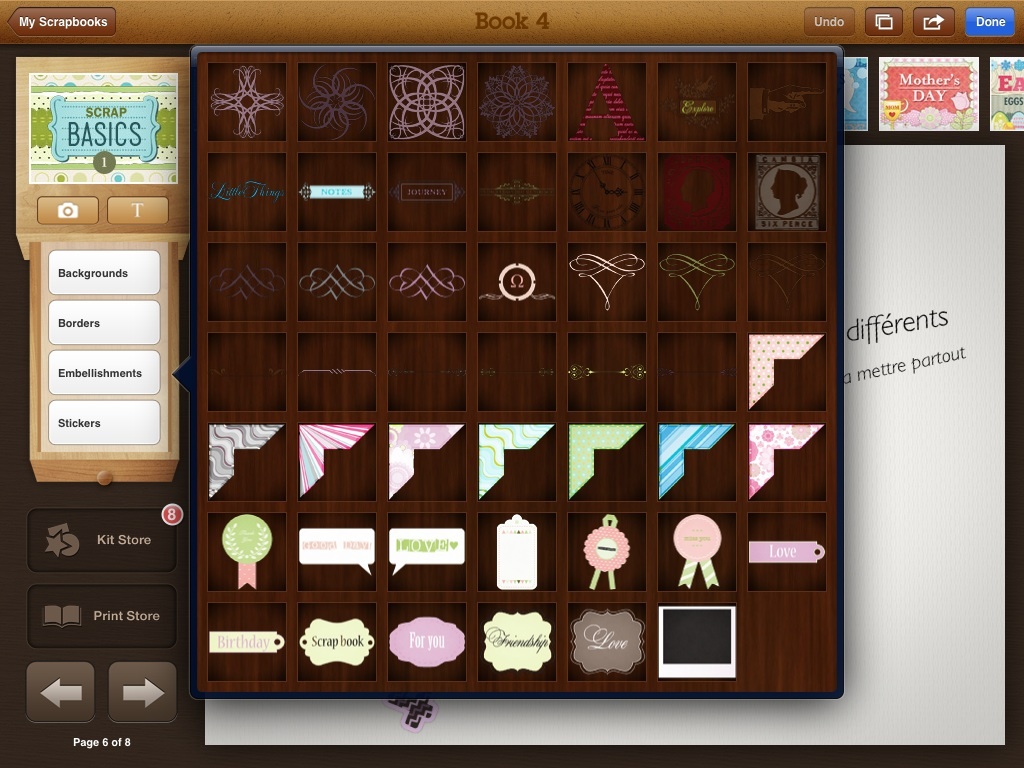Screen dimensions: 1024x768
Task: Visit the Kit Store
Action: [102, 540]
